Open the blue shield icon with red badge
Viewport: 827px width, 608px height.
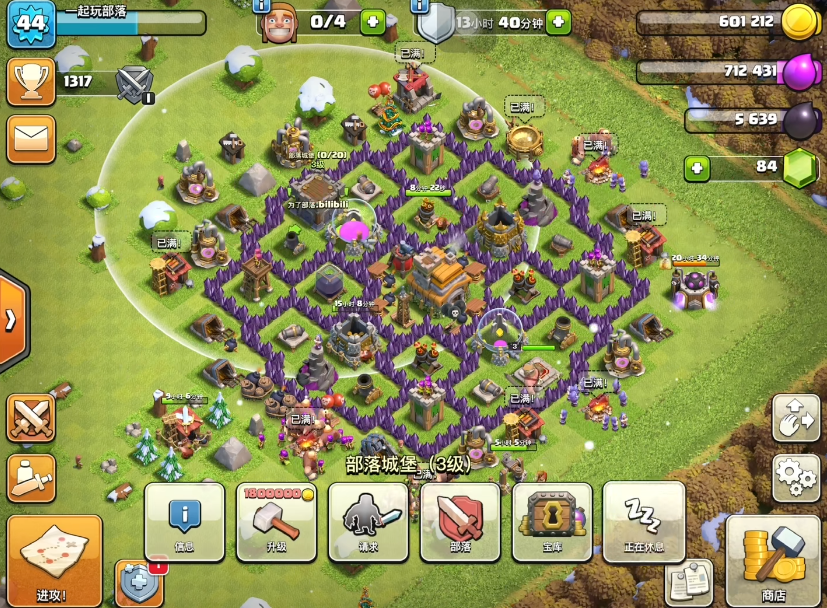pyautogui.click(x=139, y=584)
